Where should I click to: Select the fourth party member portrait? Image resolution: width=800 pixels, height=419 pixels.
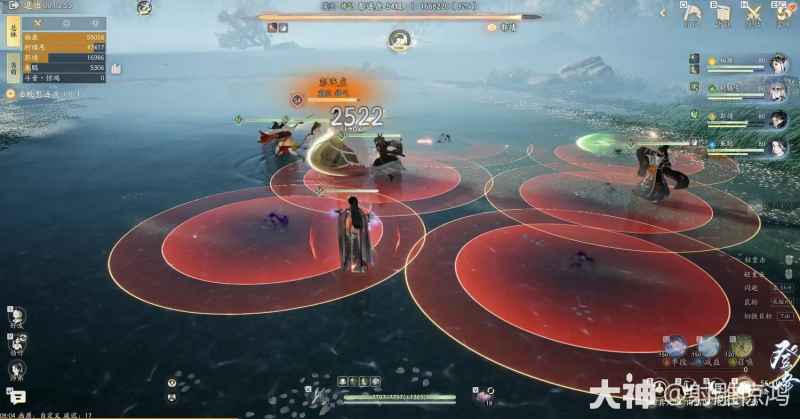click(x=776, y=146)
